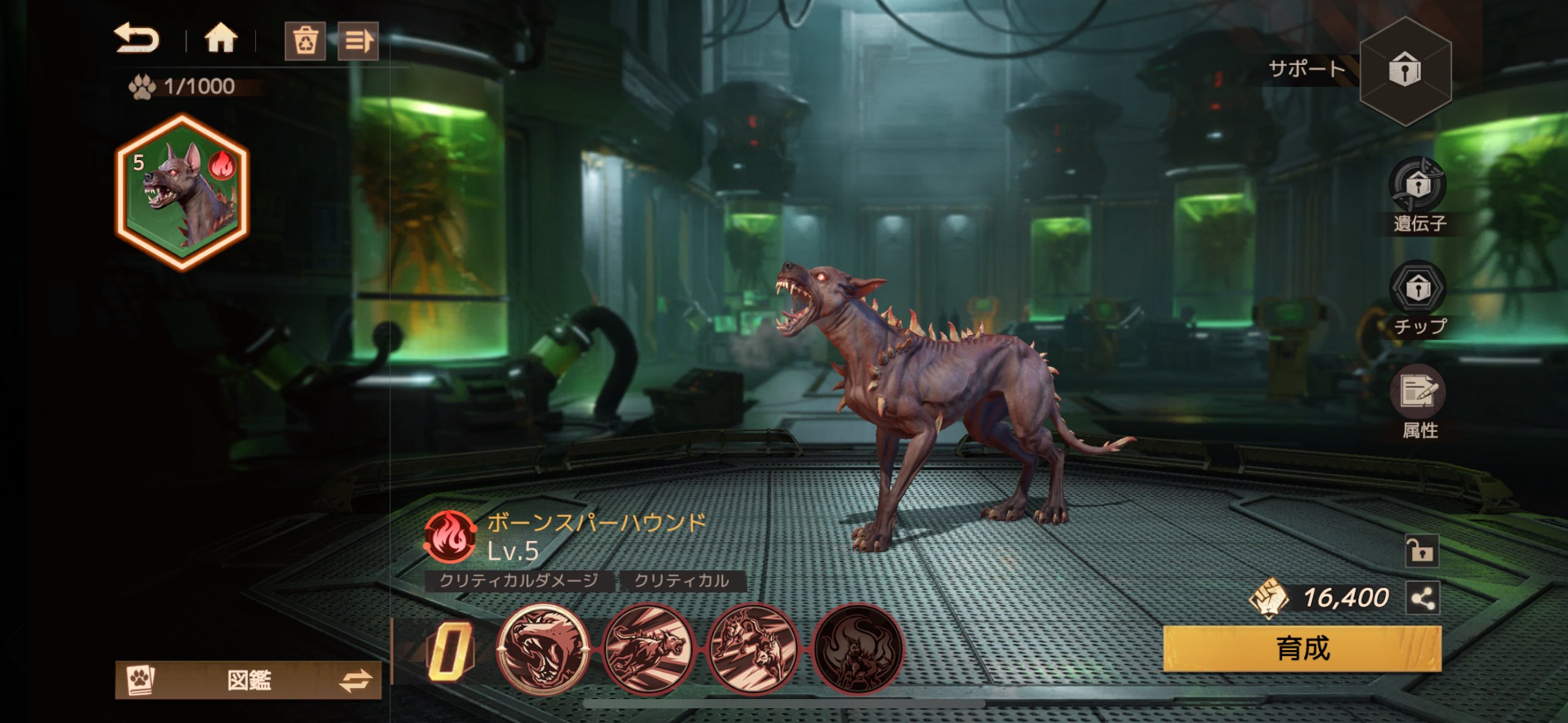
Task: Tap the yellow 育成 training button
Action: 1302,648
